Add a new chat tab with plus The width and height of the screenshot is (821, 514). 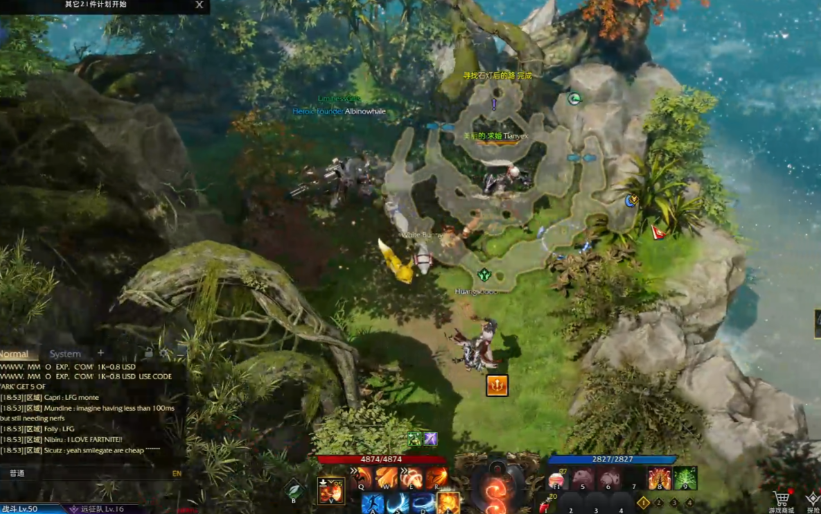[100, 353]
